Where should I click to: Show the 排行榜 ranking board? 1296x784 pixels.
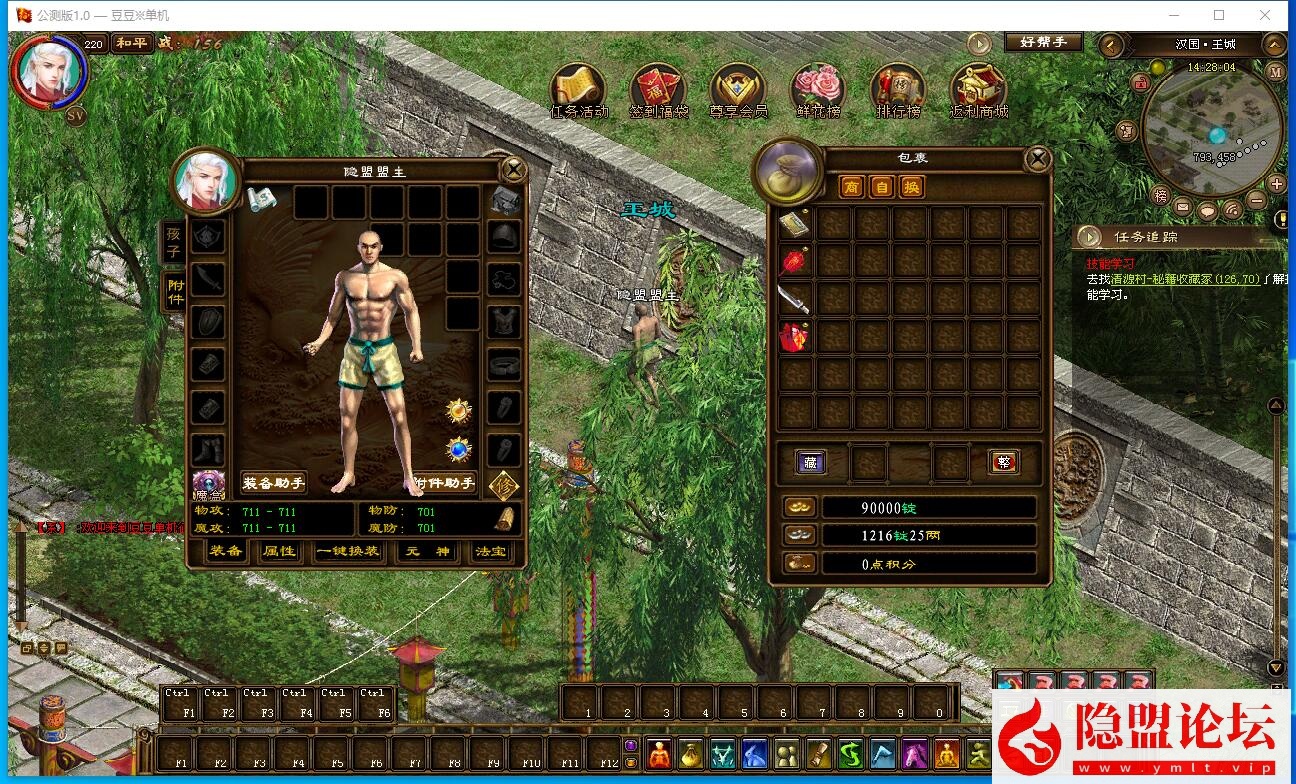[898, 91]
